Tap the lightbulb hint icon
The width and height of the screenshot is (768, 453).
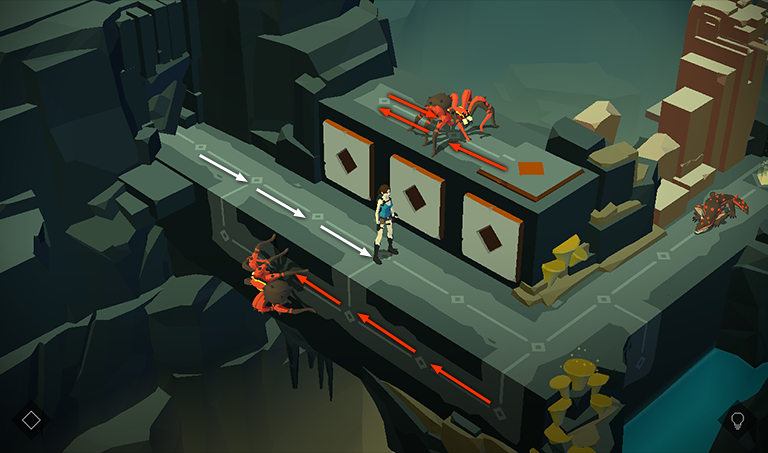coord(738,419)
